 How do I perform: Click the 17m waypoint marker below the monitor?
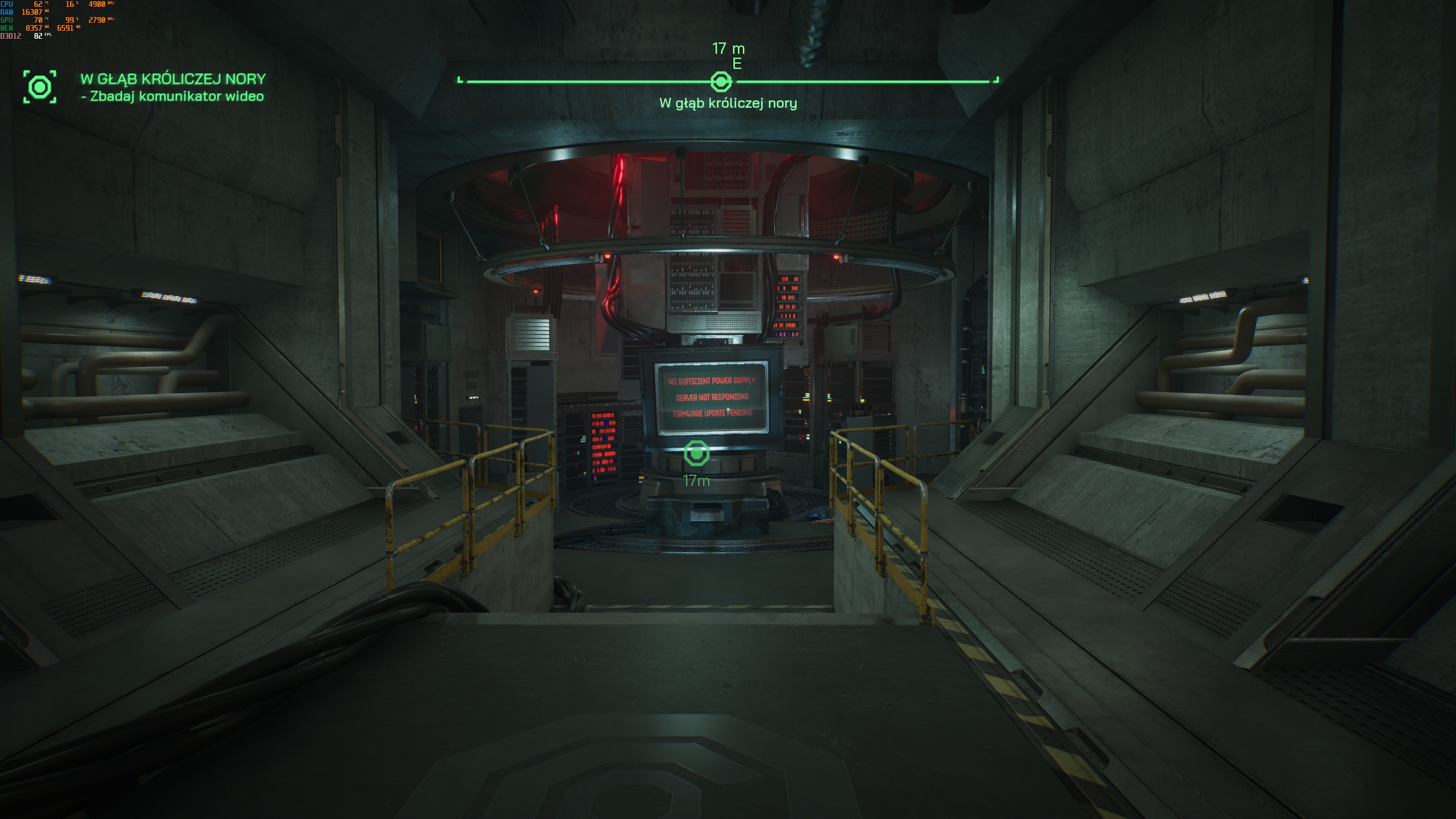[697, 453]
